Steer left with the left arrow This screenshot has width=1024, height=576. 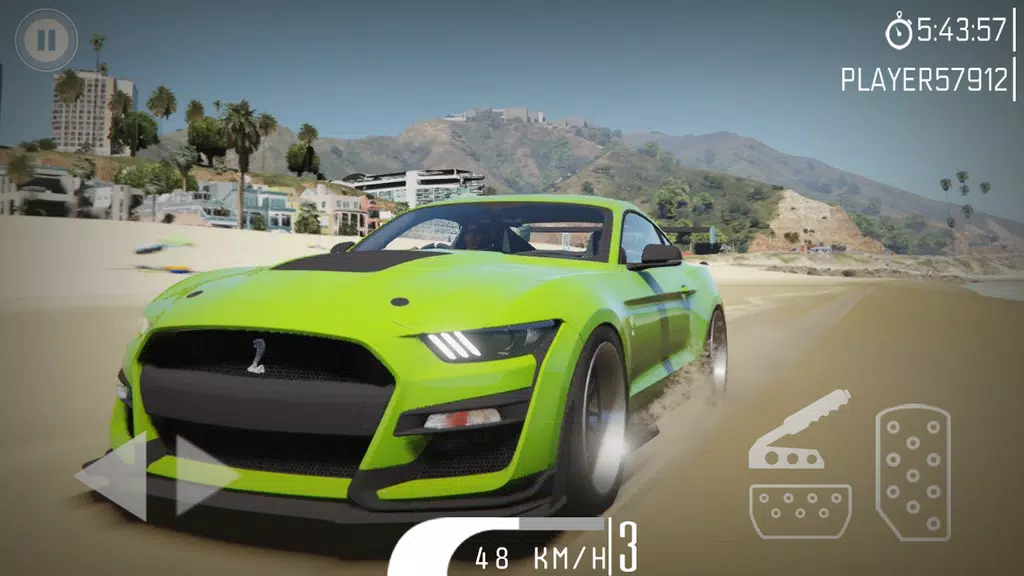pos(114,478)
